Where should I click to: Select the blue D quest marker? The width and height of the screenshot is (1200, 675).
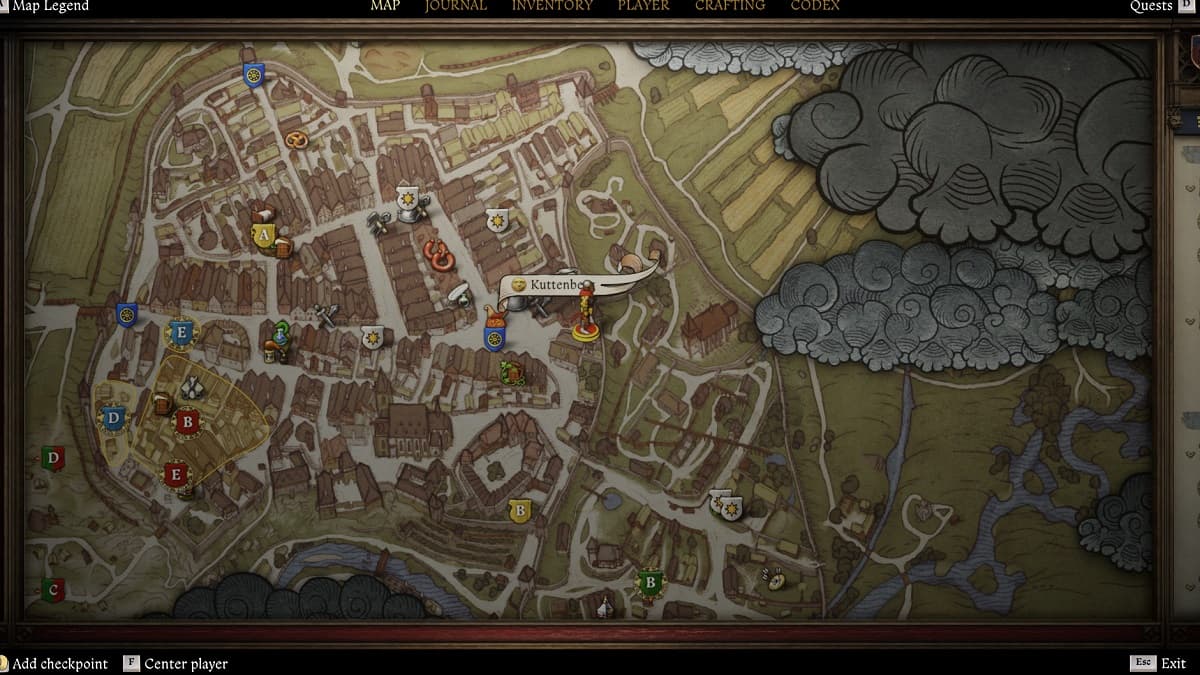click(113, 418)
